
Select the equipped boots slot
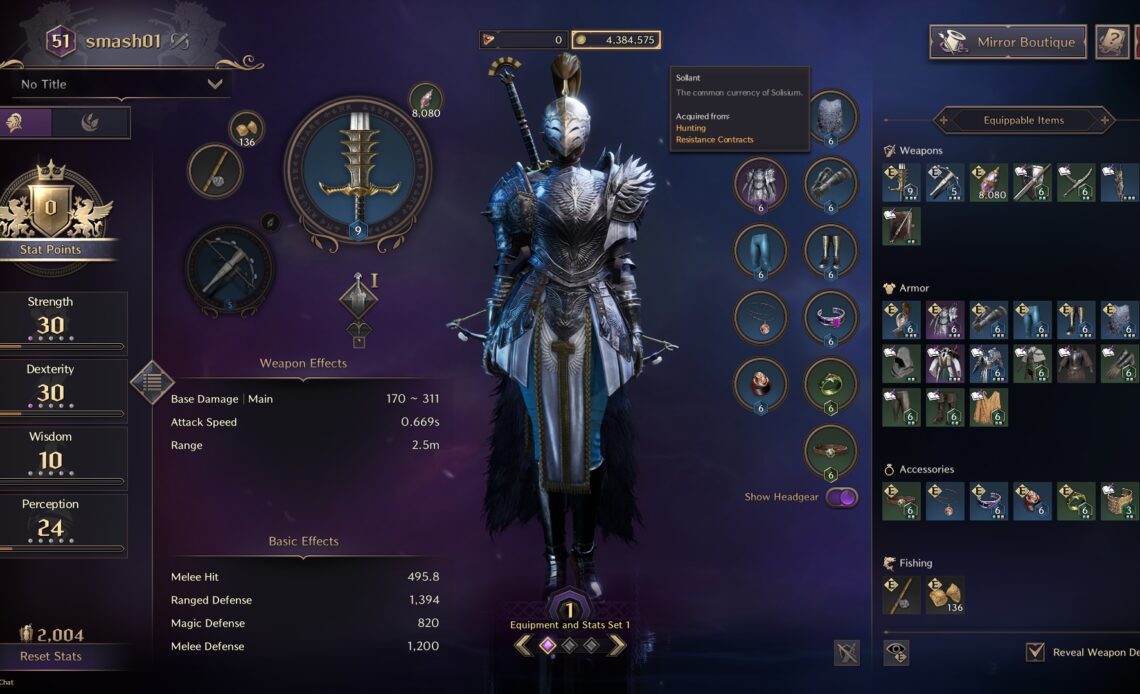[x=830, y=250]
